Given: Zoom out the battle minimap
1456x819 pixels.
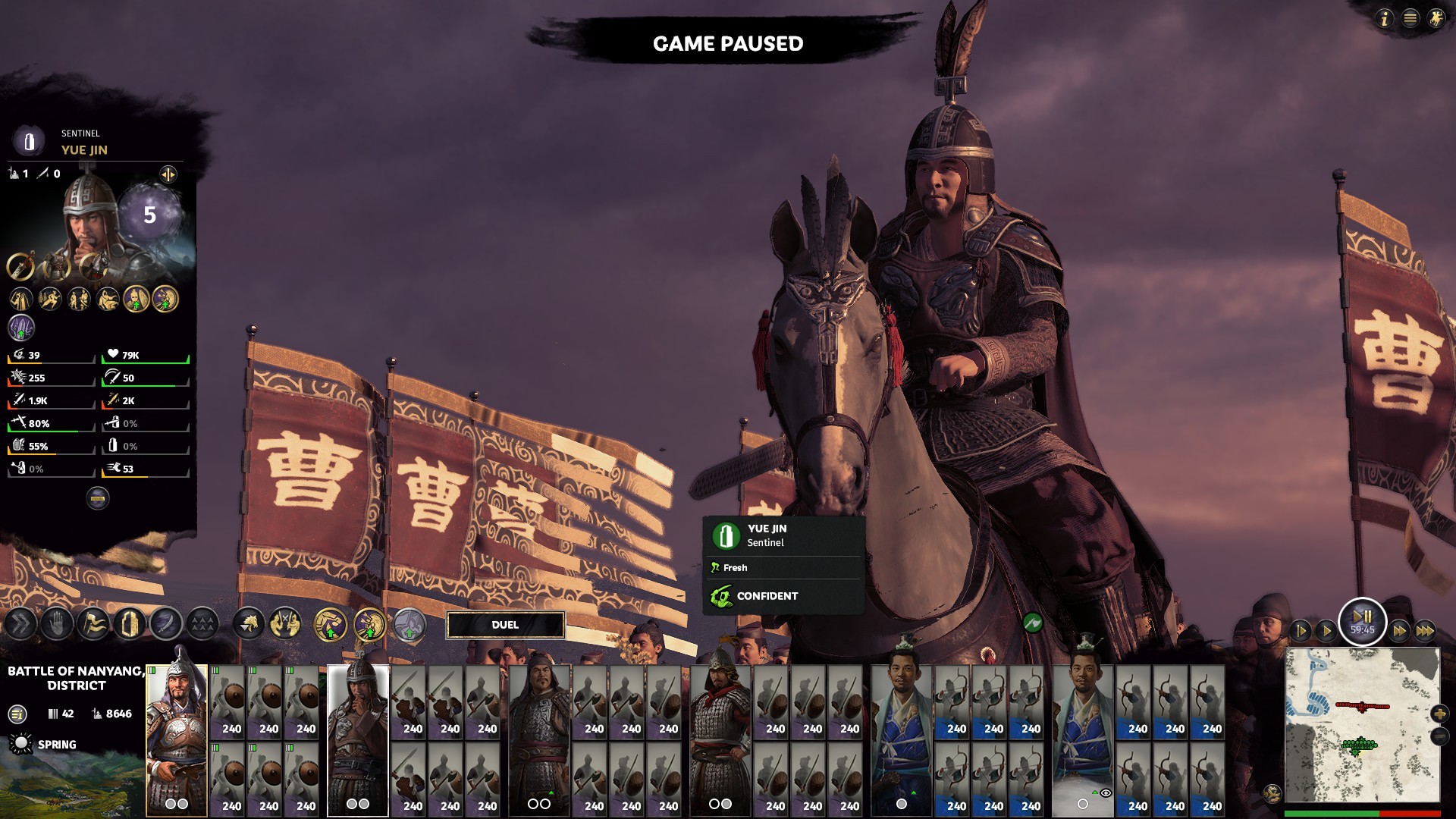Looking at the screenshot, I should click(x=1439, y=736).
